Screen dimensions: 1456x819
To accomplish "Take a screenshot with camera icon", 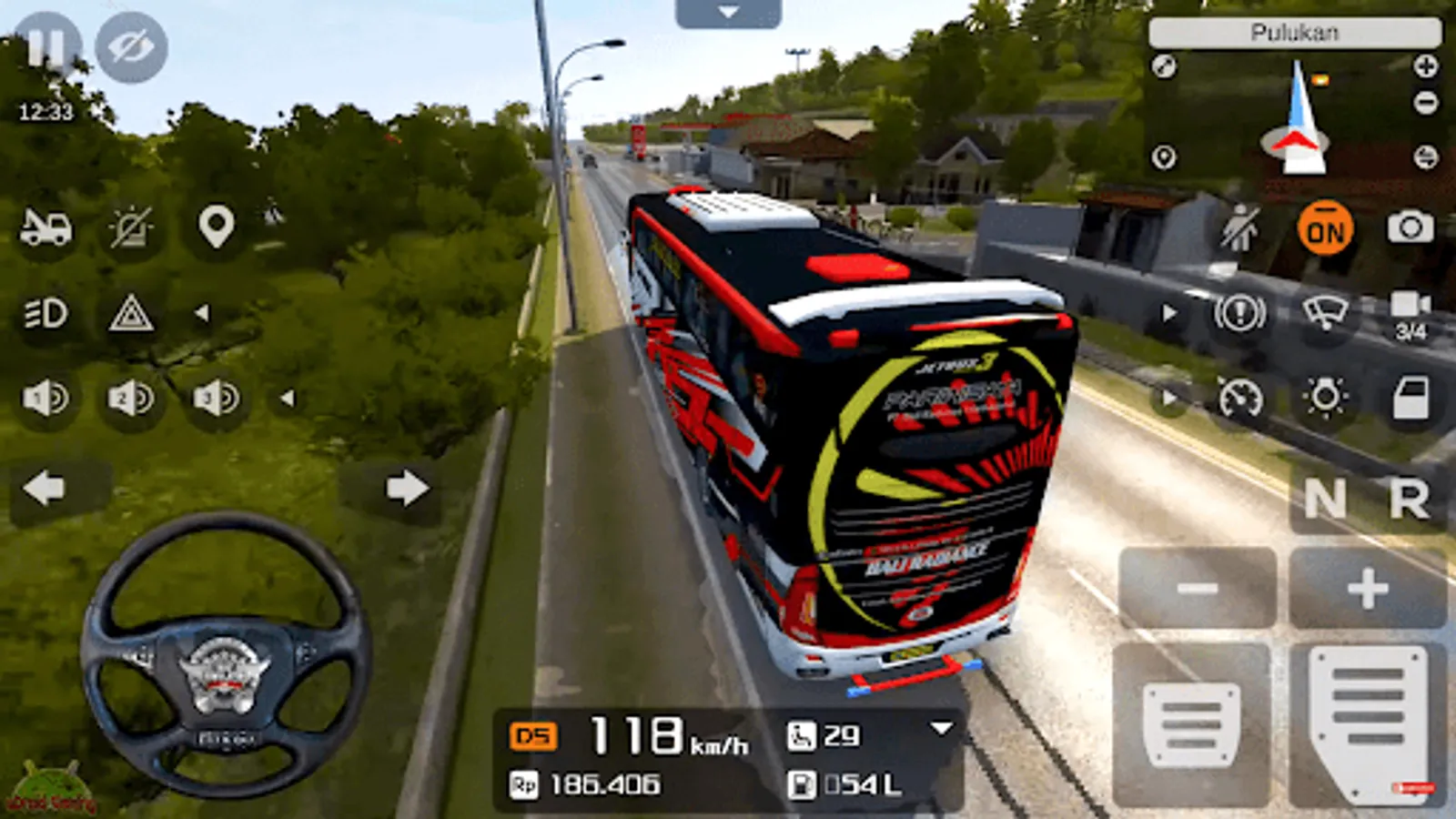I will point(1410,227).
